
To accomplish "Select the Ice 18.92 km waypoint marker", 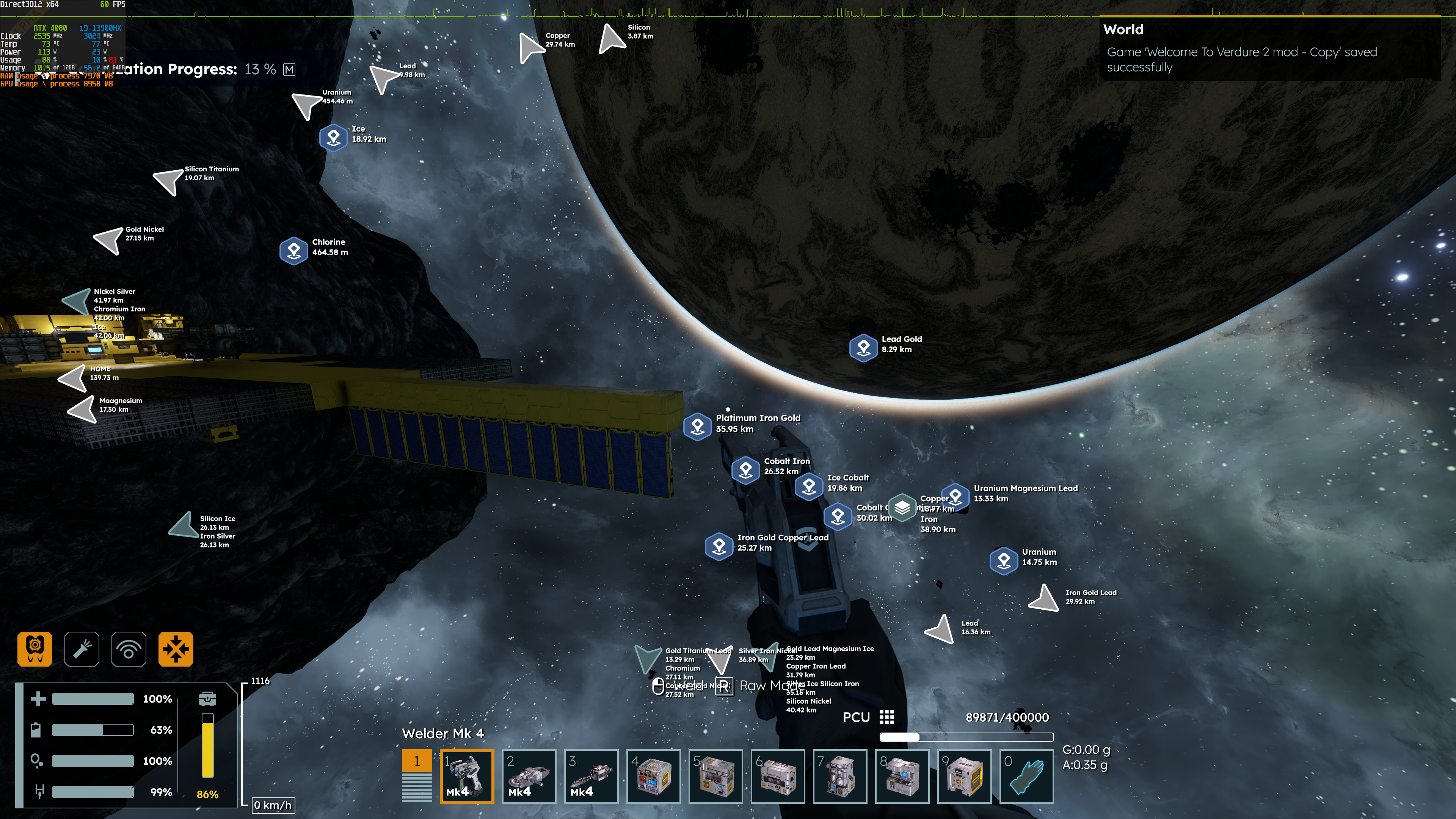I will (334, 137).
